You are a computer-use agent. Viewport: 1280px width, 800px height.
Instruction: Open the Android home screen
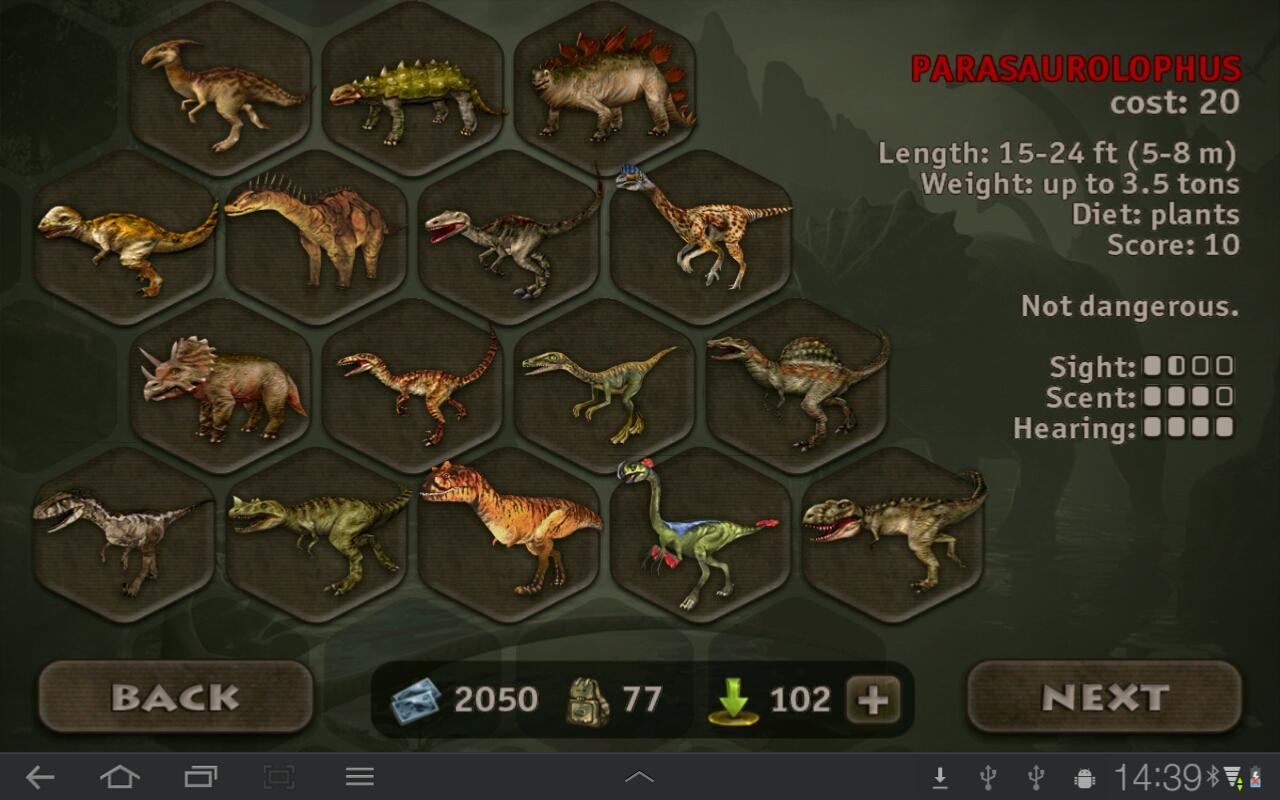point(119,777)
